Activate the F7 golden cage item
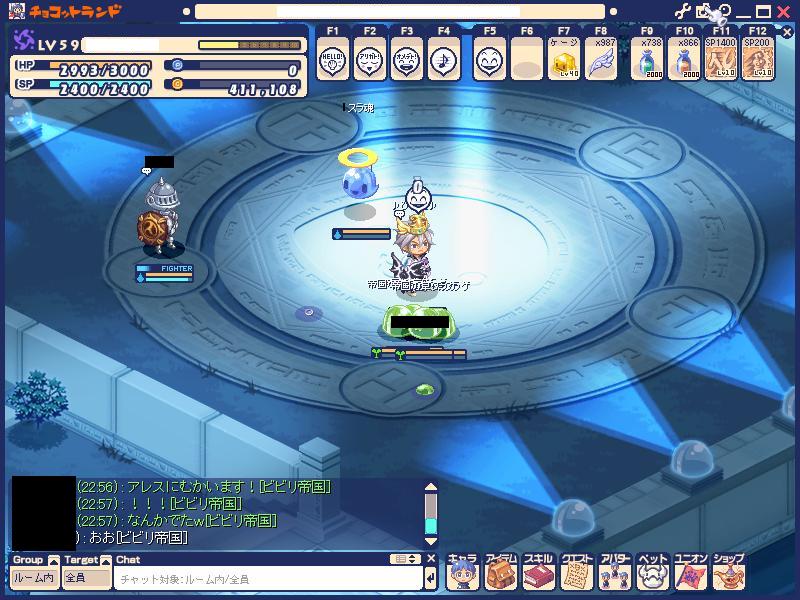 (563, 62)
